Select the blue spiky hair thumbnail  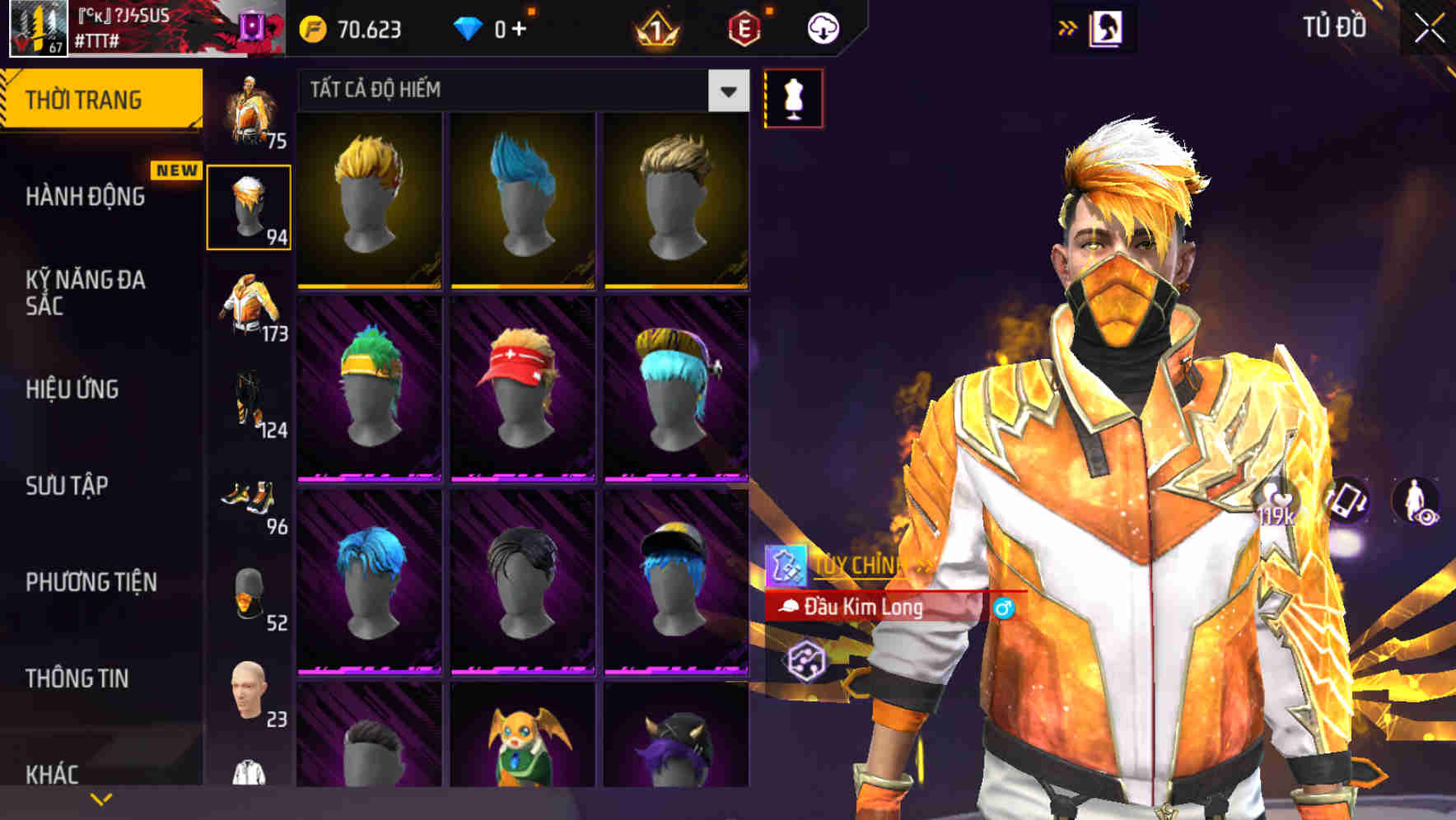pos(525,200)
